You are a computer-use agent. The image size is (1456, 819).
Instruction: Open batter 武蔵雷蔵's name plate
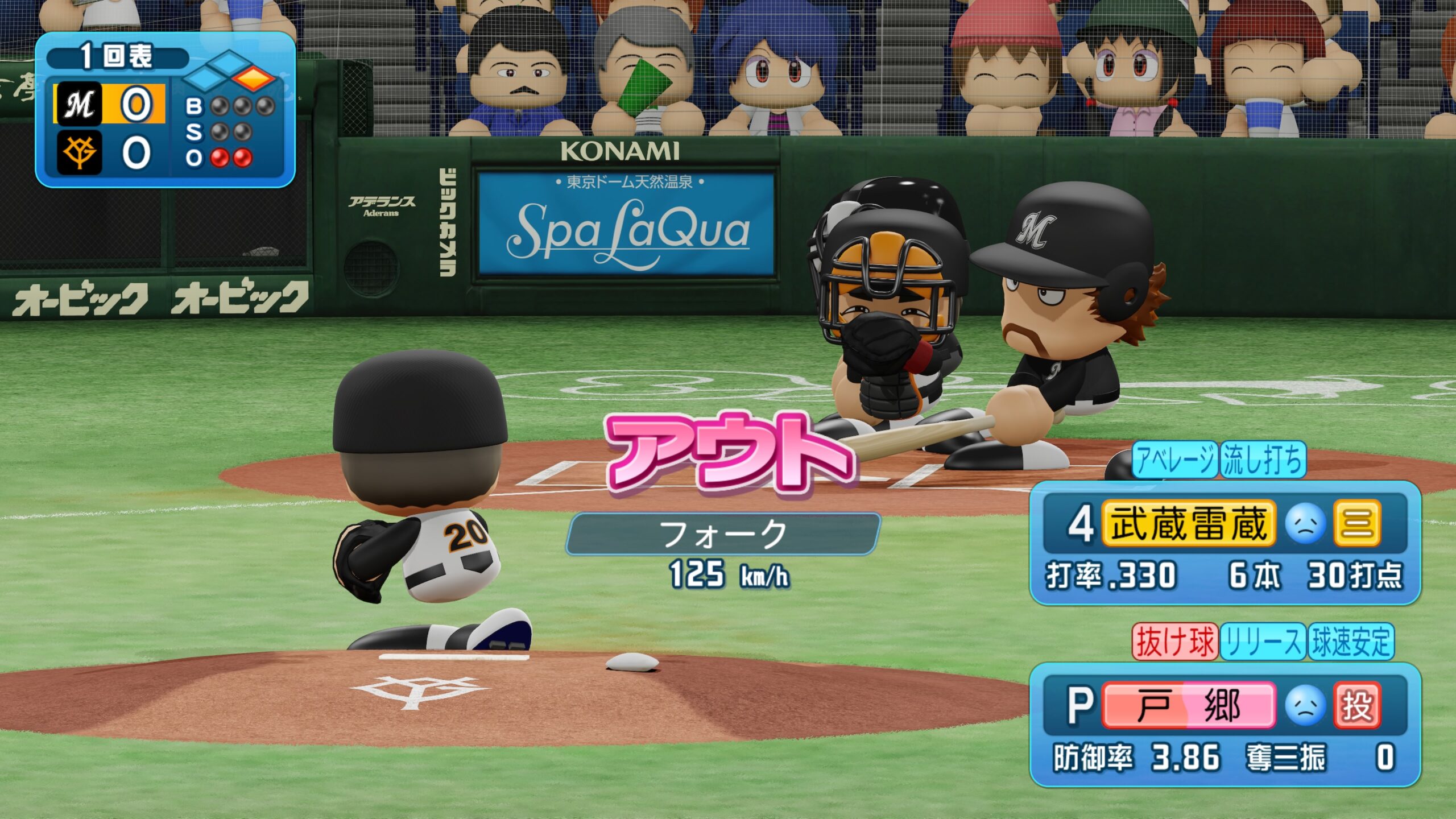[1188, 523]
